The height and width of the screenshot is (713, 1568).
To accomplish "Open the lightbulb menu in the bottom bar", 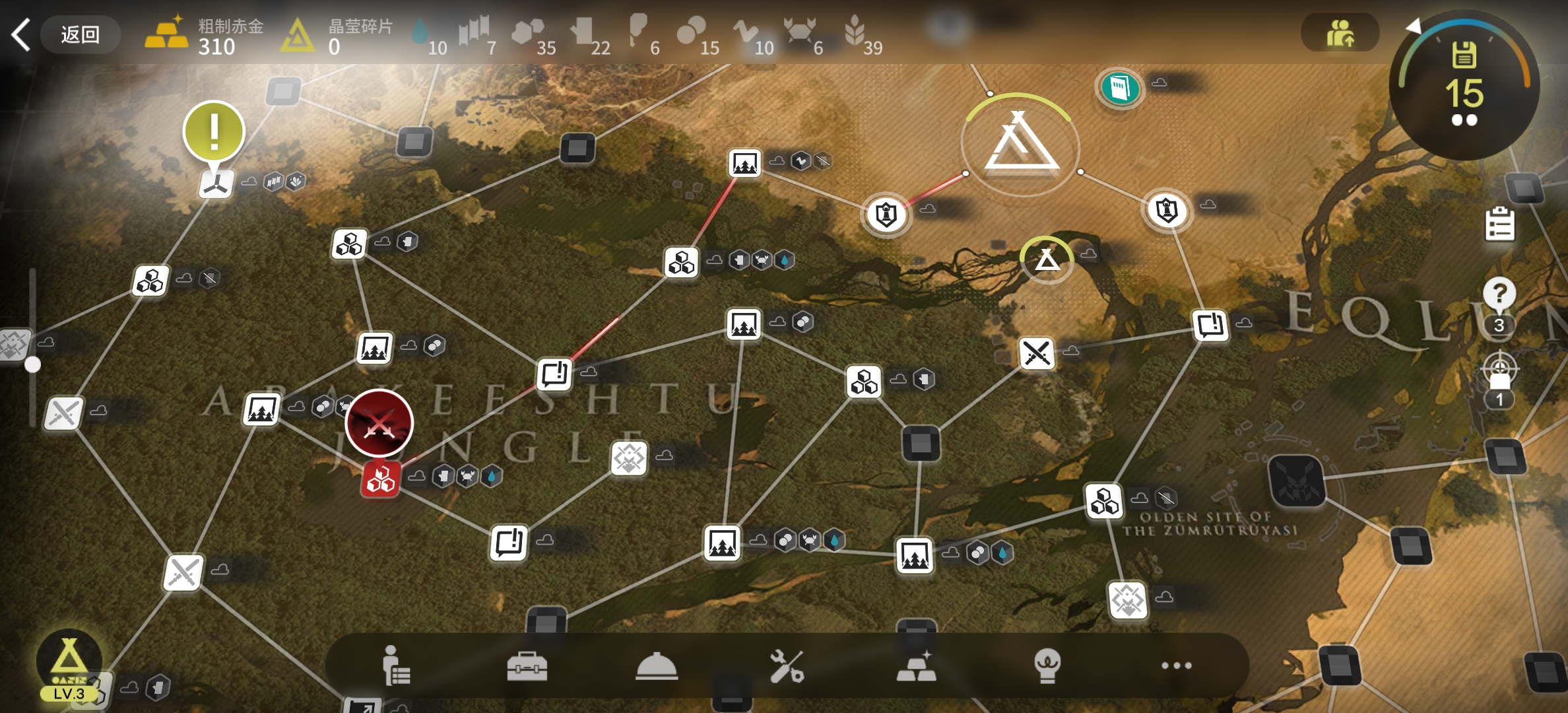I will pyautogui.click(x=1047, y=665).
